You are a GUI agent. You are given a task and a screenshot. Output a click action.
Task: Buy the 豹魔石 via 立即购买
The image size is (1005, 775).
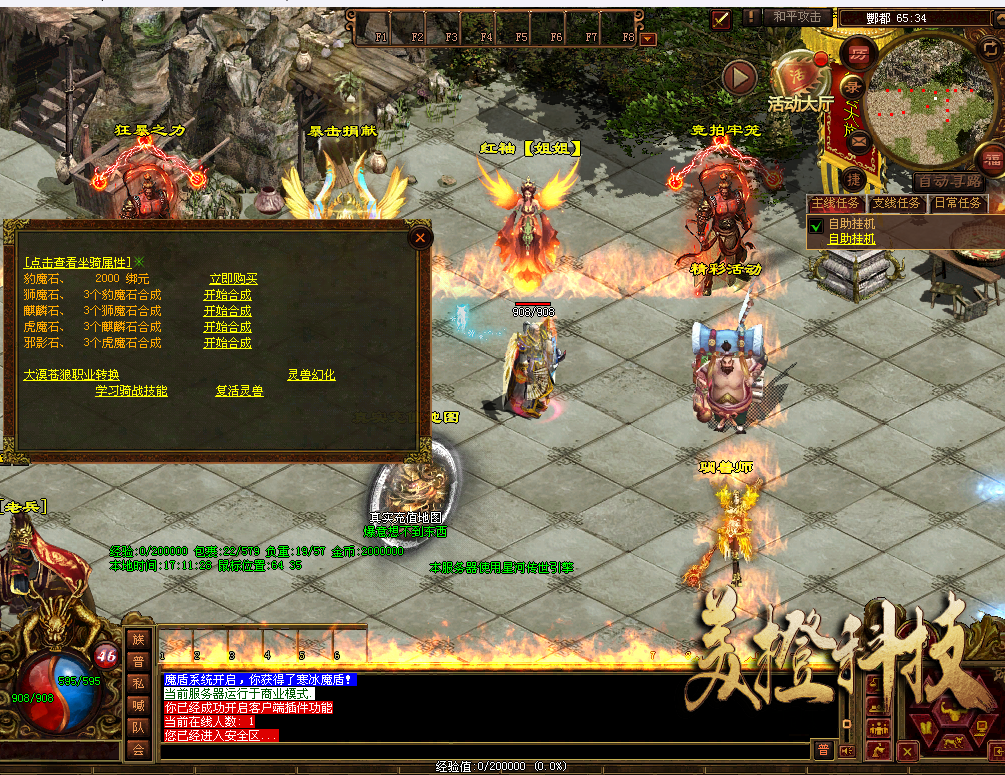233,279
